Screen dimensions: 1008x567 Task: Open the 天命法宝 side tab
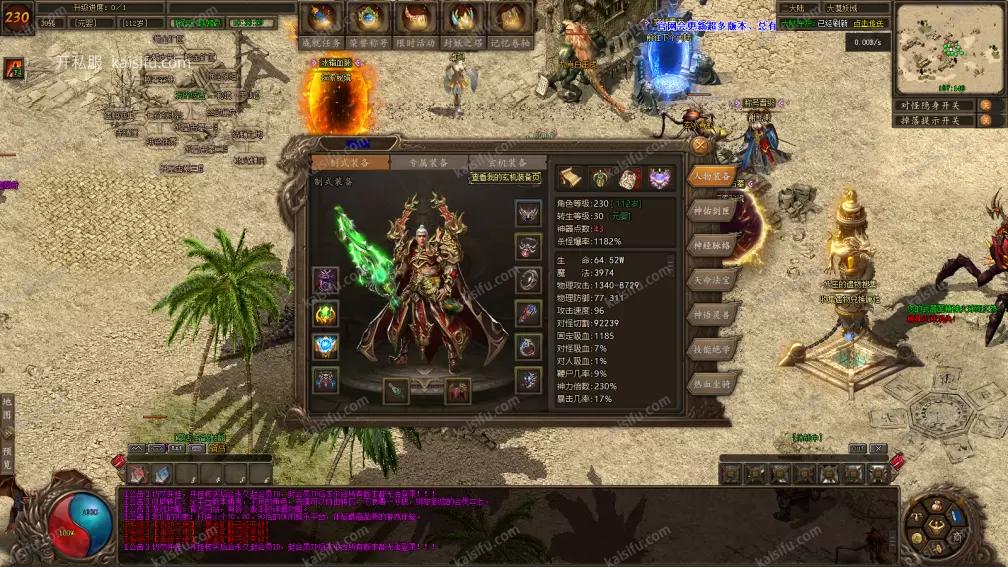713,280
